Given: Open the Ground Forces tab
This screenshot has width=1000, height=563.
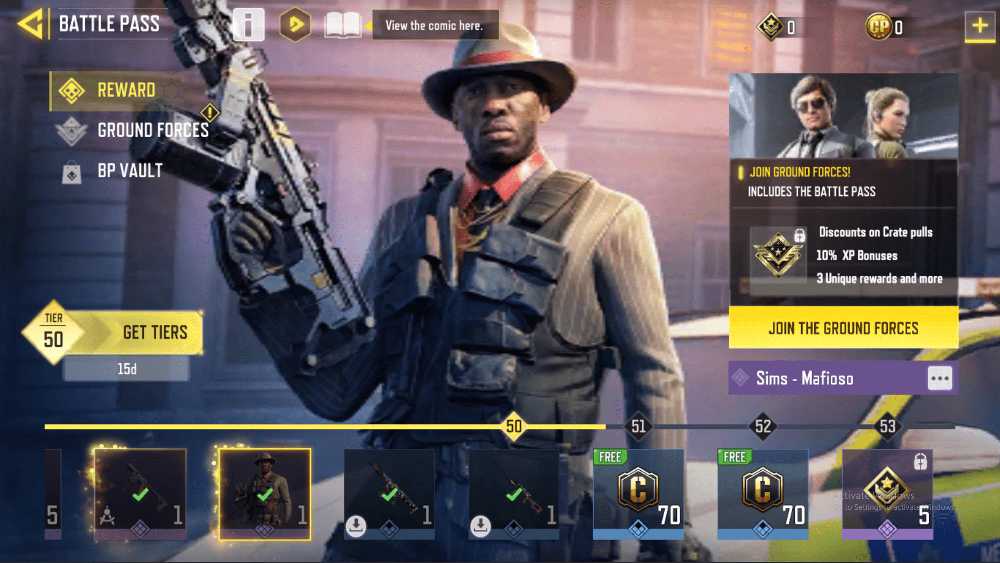Looking at the screenshot, I should [152, 130].
